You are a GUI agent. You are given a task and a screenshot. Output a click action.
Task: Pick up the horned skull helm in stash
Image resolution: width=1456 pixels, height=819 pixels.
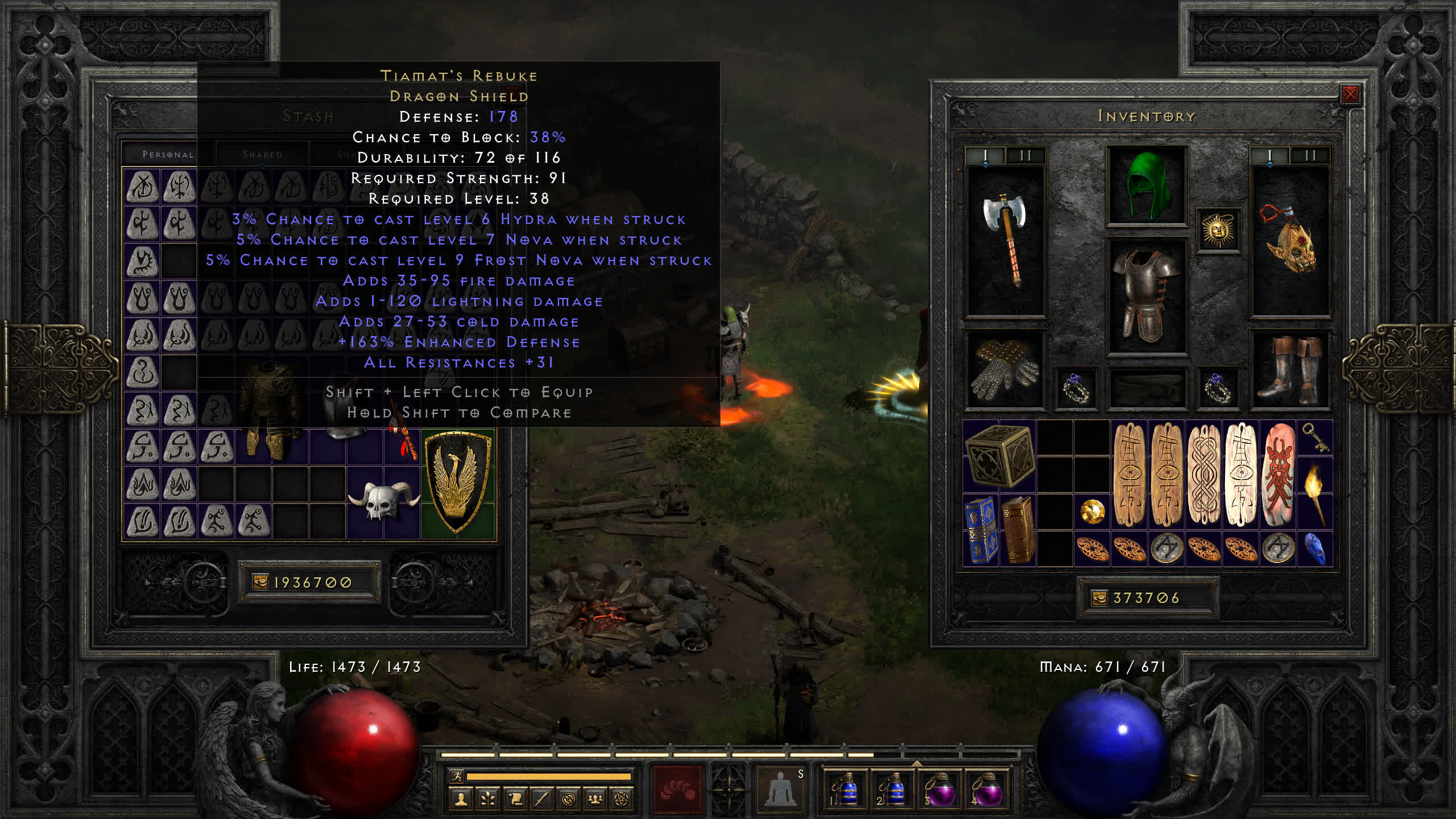383,500
